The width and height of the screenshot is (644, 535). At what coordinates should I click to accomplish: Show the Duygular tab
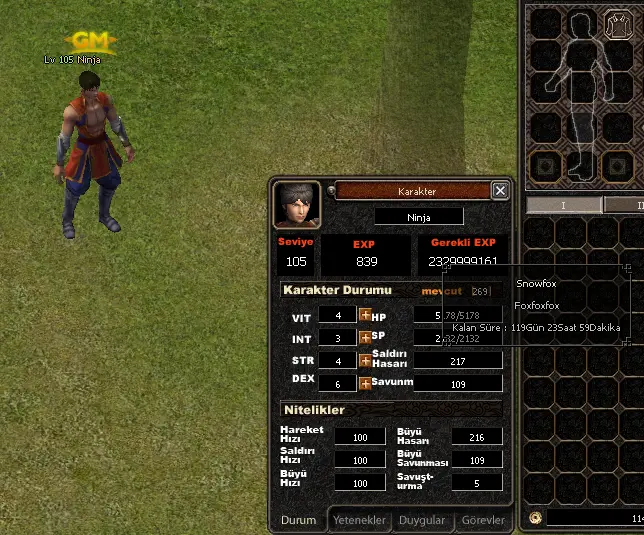click(422, 520)
